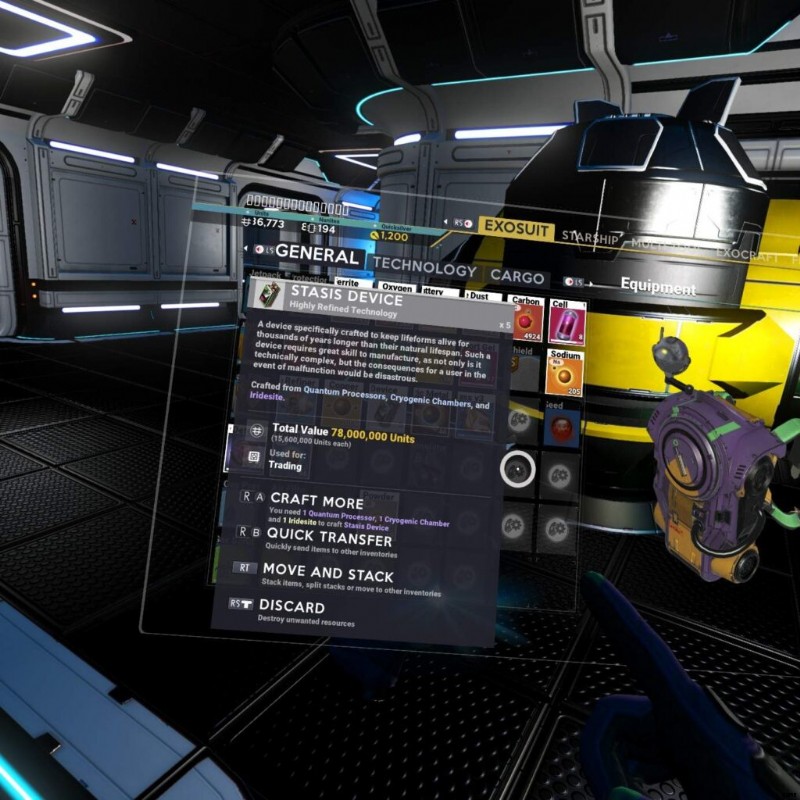
Task: Choose Craft More for Stasis Device
Action: tap(316, 499)
